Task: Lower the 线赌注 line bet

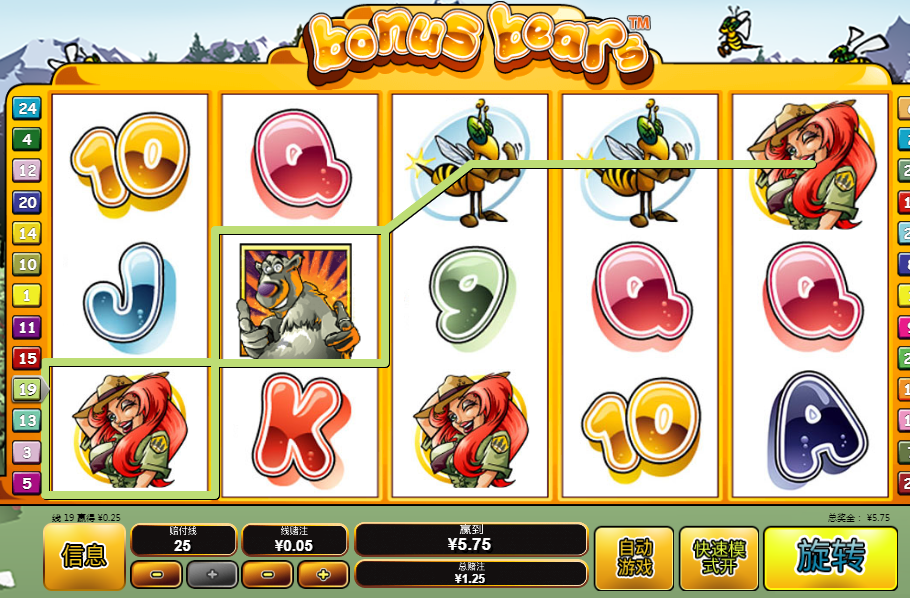Action: [x=268, y=575]
